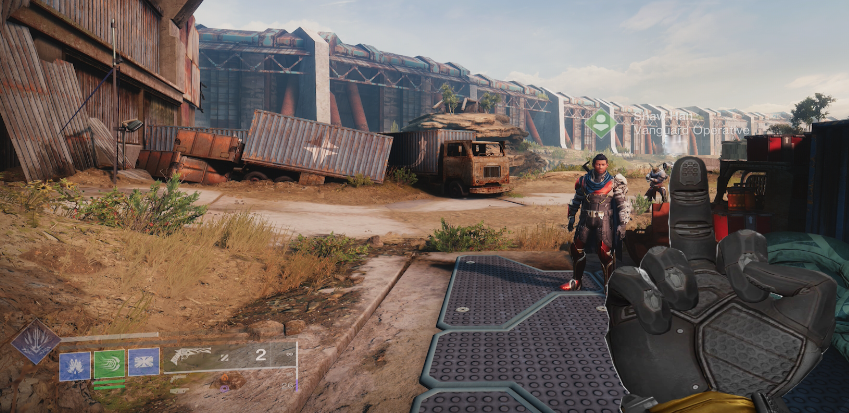
Task: Select the super ability diamond icon
Action: coord(34,342)
